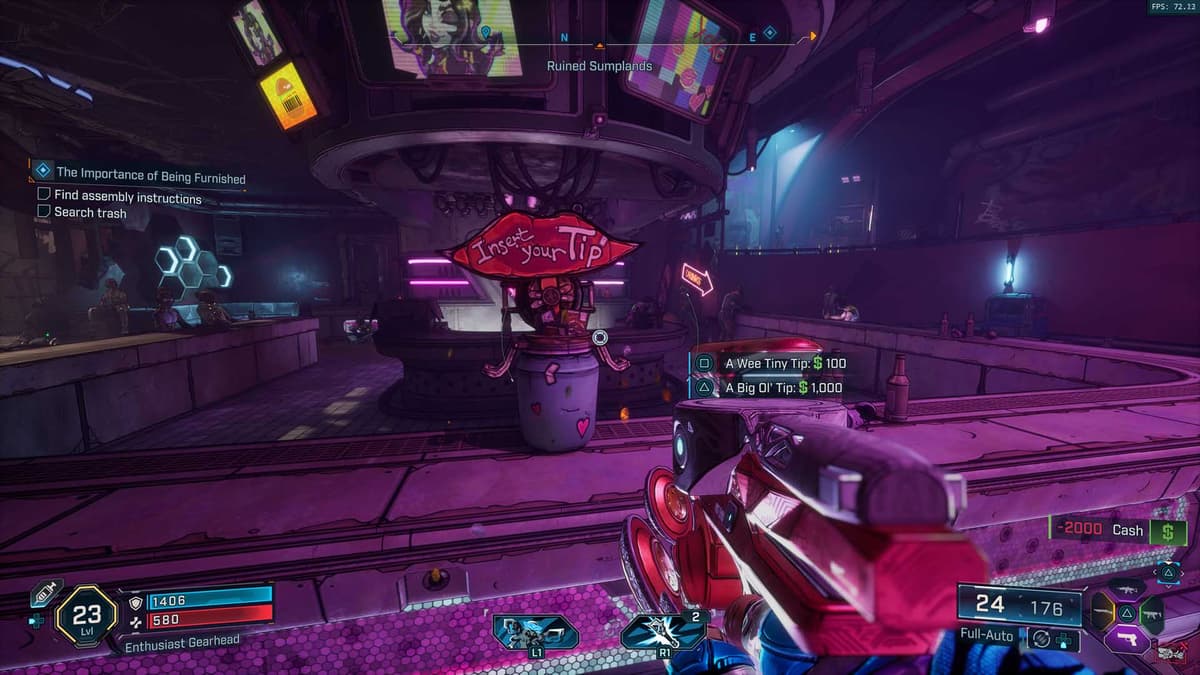Click the blue quest diamond marker on compass

(769, 33)
